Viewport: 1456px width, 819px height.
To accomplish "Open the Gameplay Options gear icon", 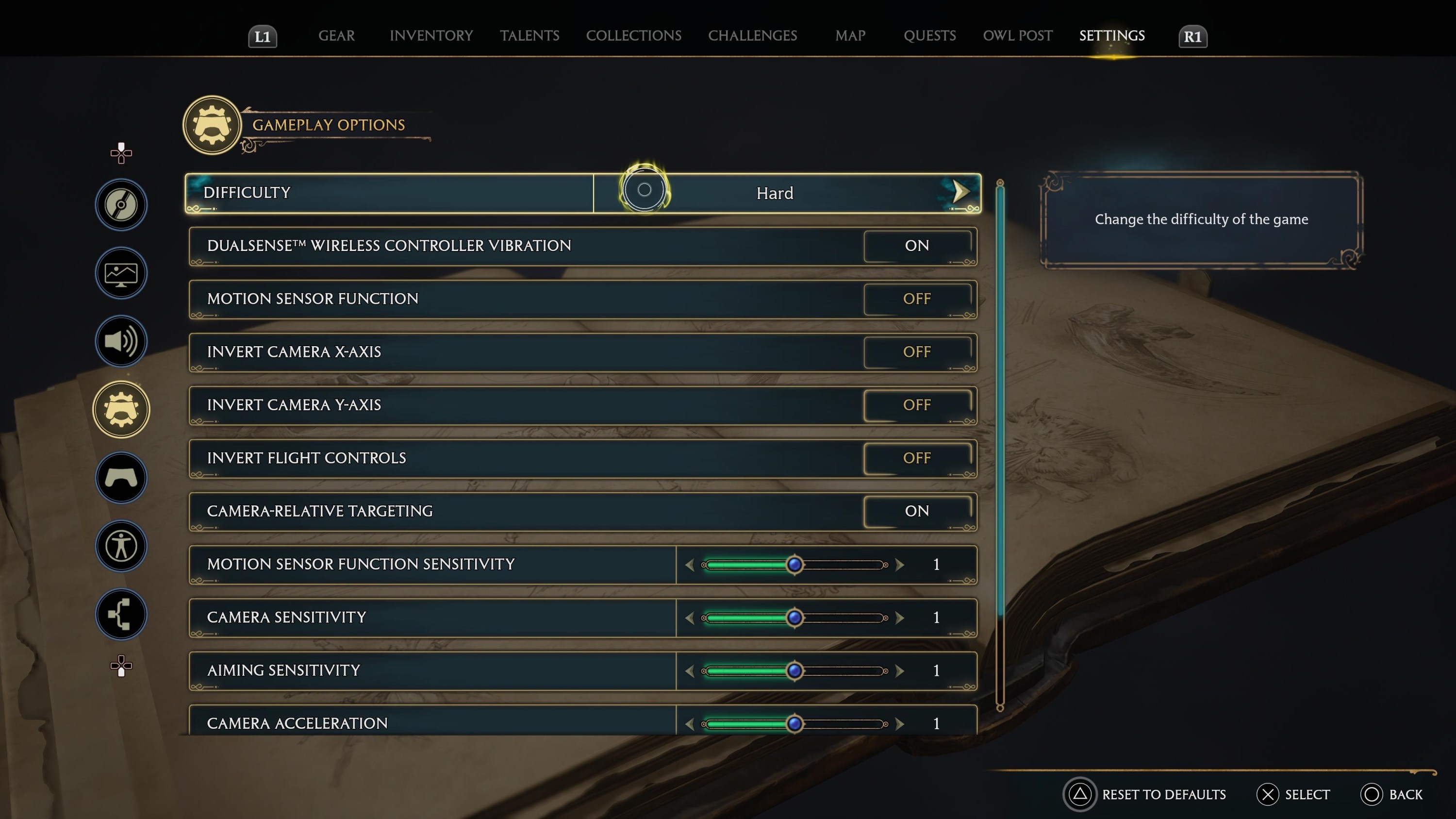I will click(x=121, y=409).
